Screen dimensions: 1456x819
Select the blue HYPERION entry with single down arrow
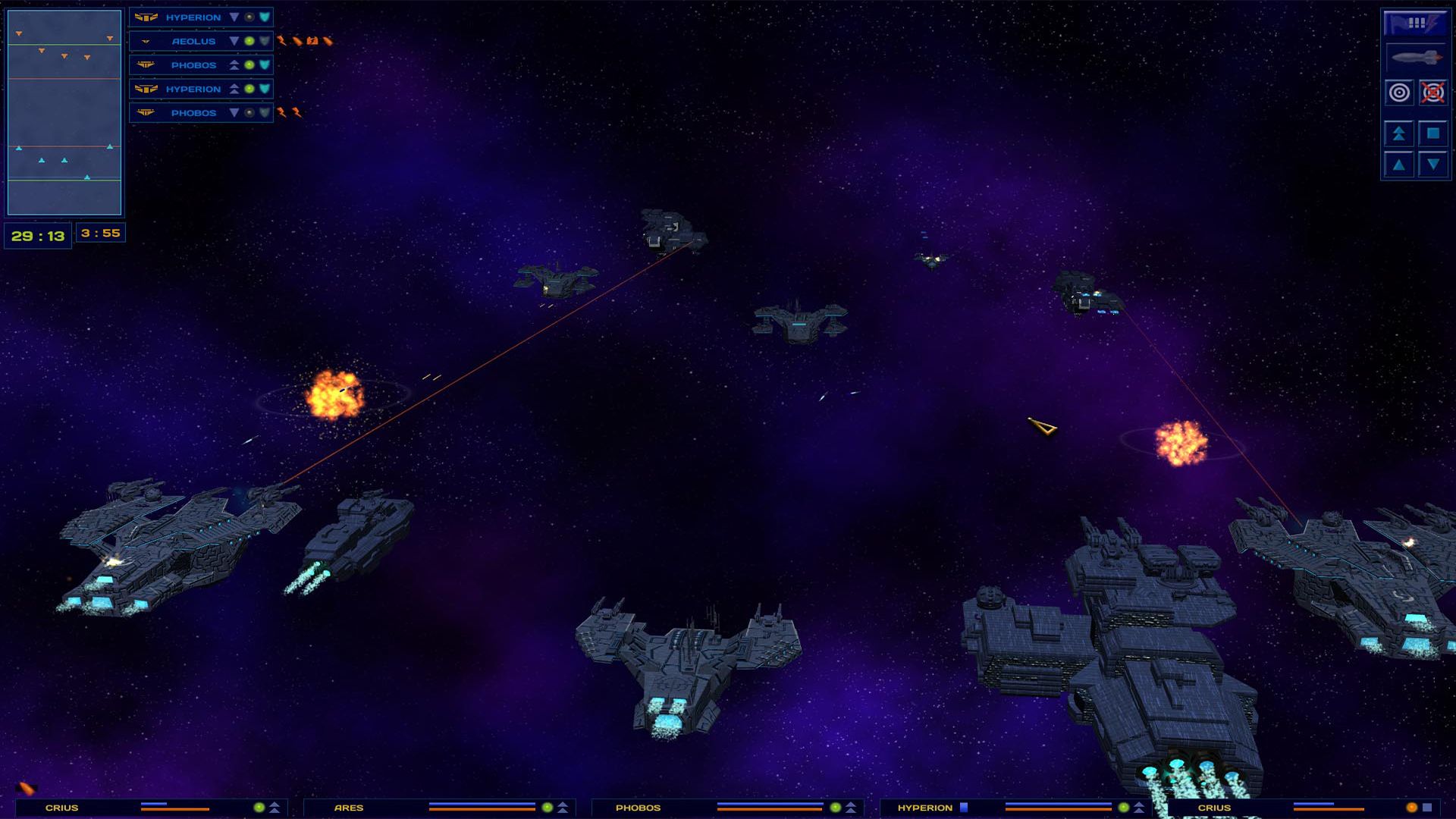pyautogui.click(x=193, y=17)
